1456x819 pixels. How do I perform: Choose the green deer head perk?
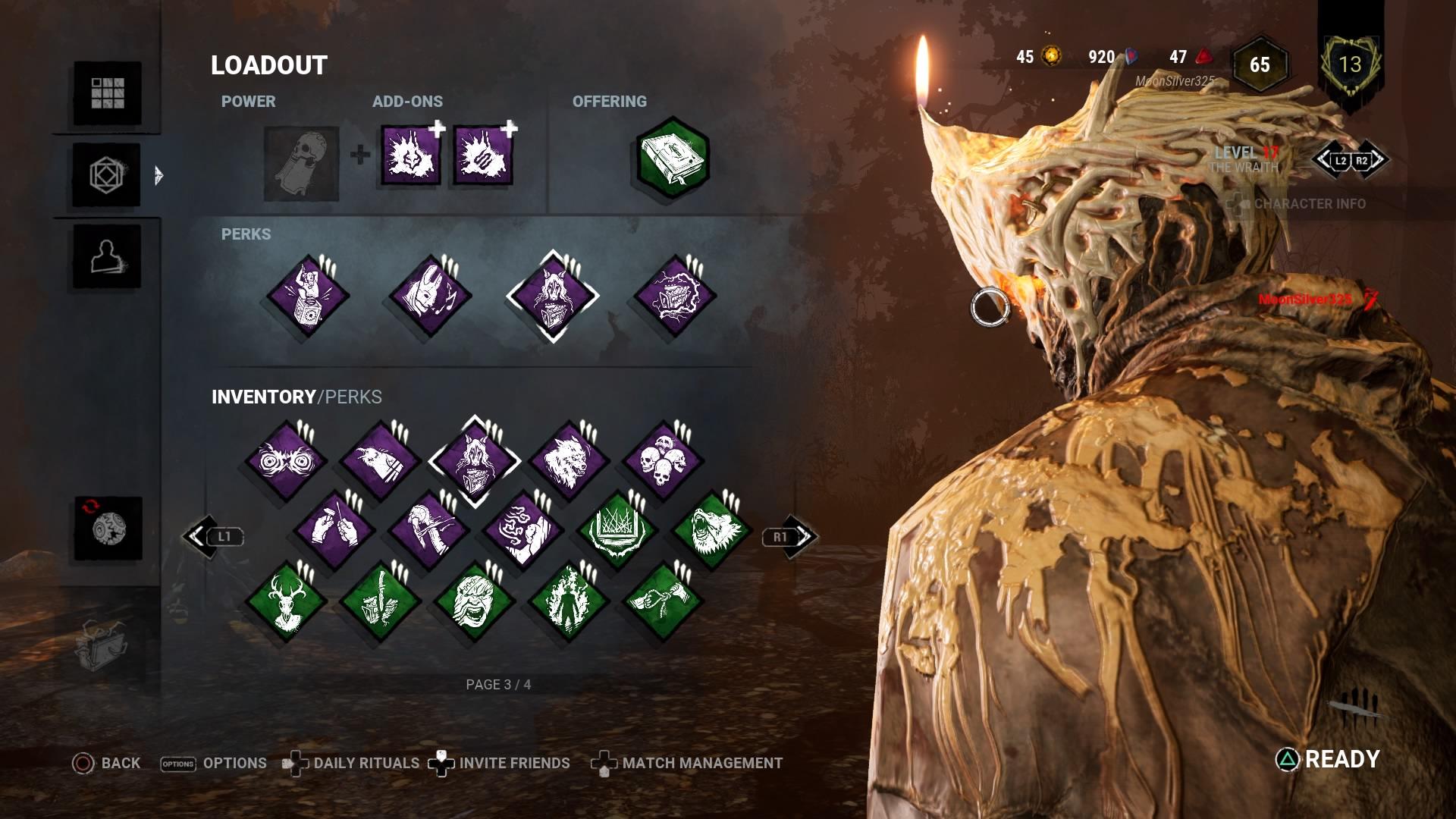[x=286, y=601]
